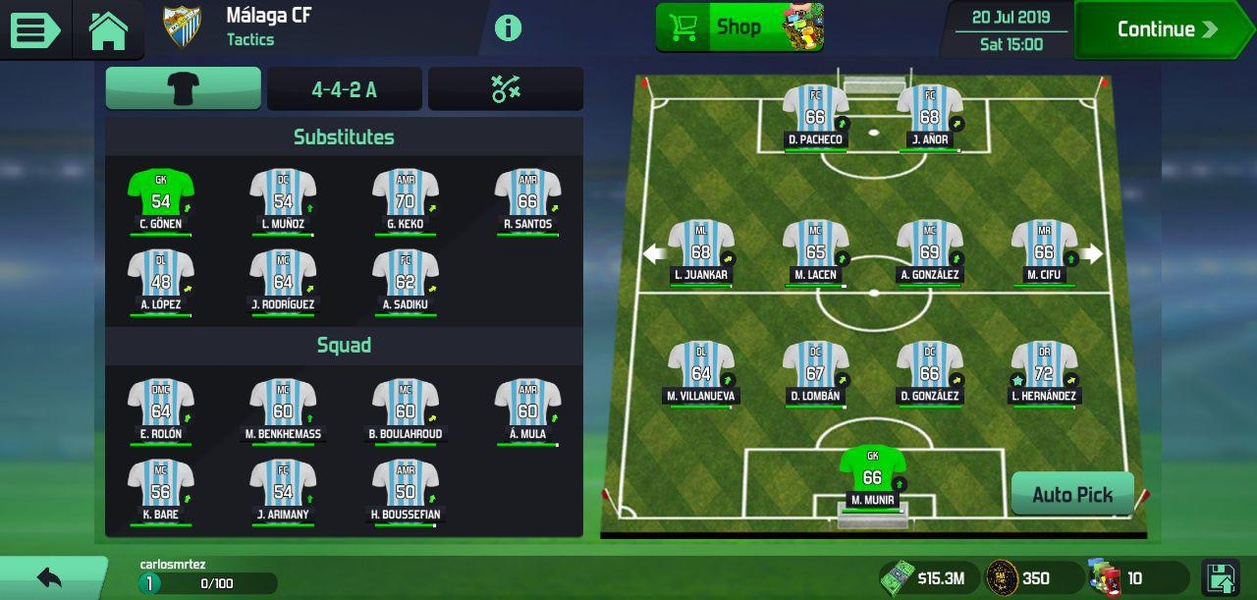This screenshot has height=600, width=1257.
Task: Go to the home screen
Action: 108,30
